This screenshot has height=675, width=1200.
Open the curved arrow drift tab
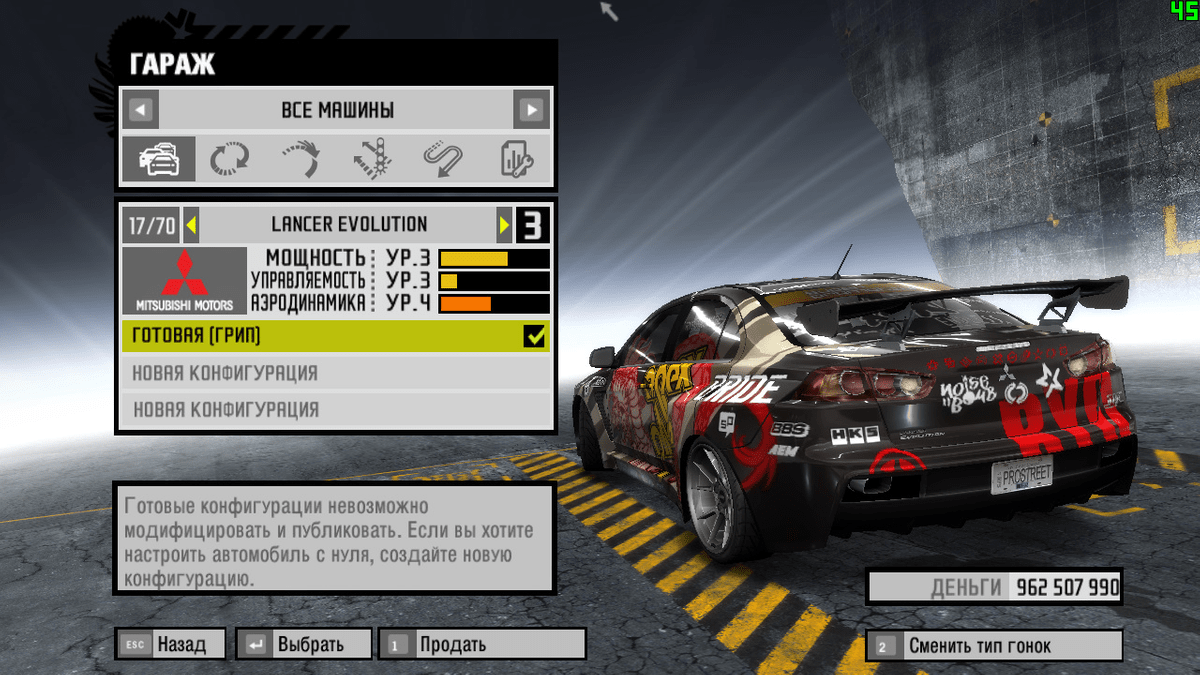301,160
